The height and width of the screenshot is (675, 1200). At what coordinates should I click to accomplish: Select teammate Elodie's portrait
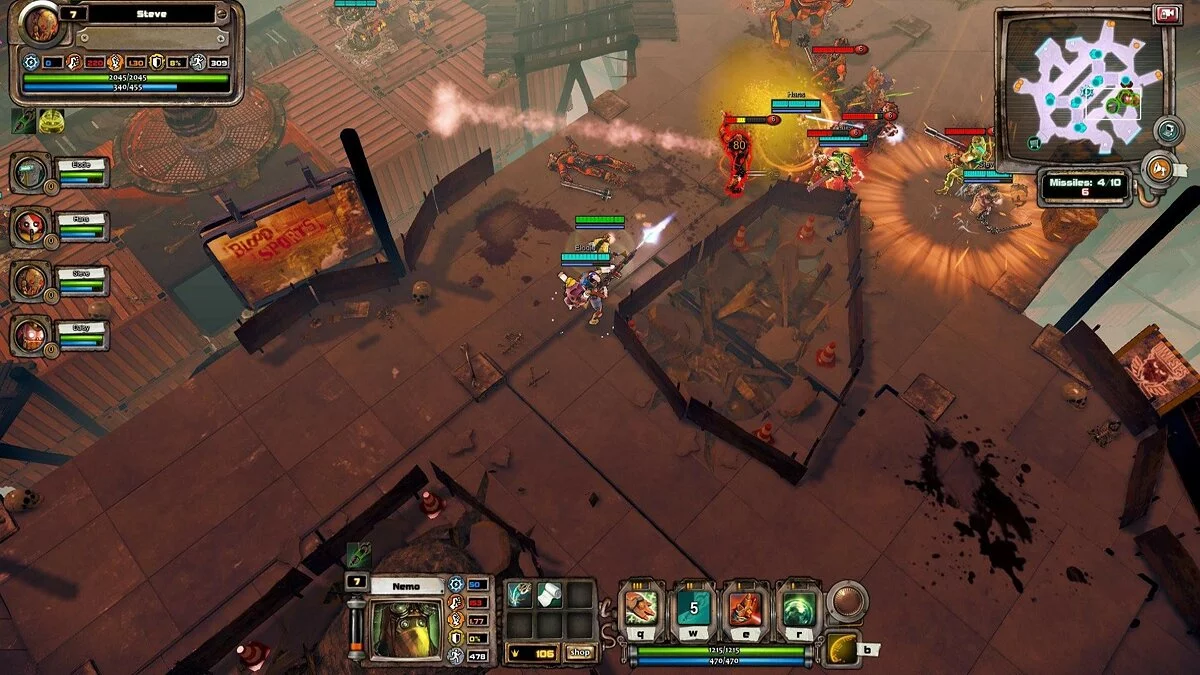[x=30, y=173]
